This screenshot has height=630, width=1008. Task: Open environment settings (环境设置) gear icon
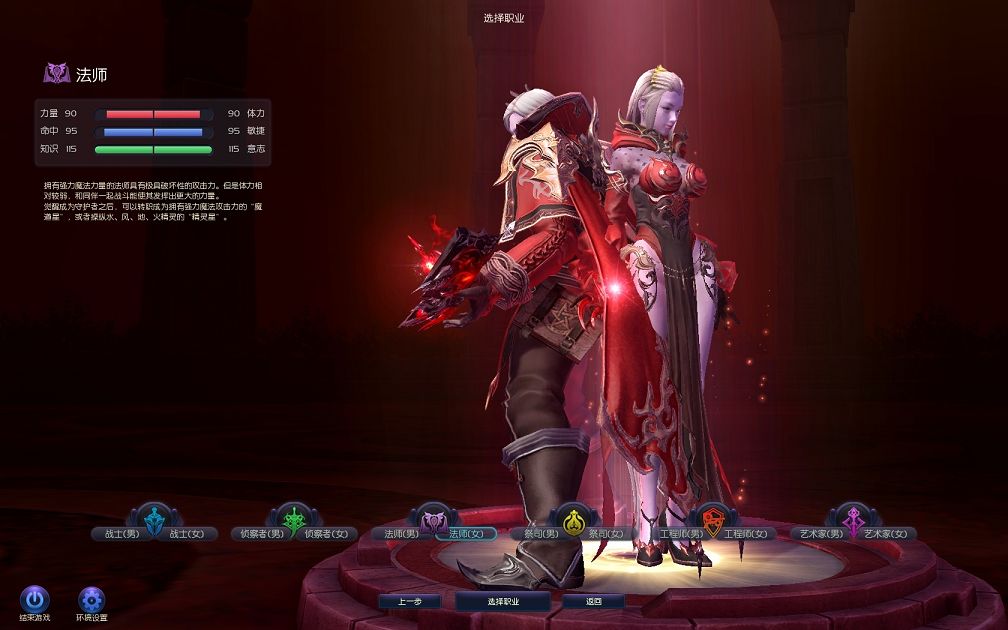click(92, 599)
